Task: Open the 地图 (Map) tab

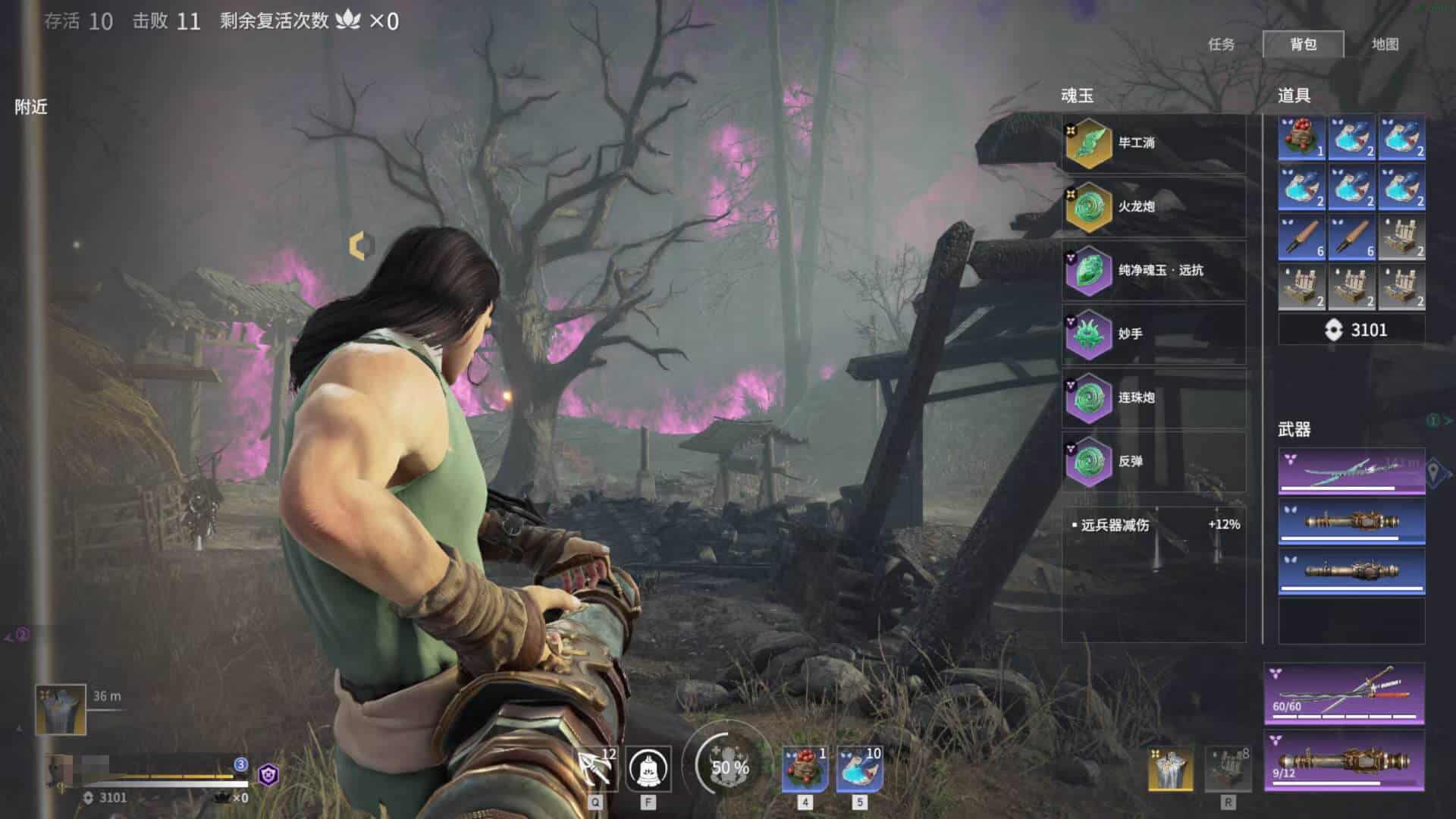Action: pyautogui.click(x=1385, y=45)
